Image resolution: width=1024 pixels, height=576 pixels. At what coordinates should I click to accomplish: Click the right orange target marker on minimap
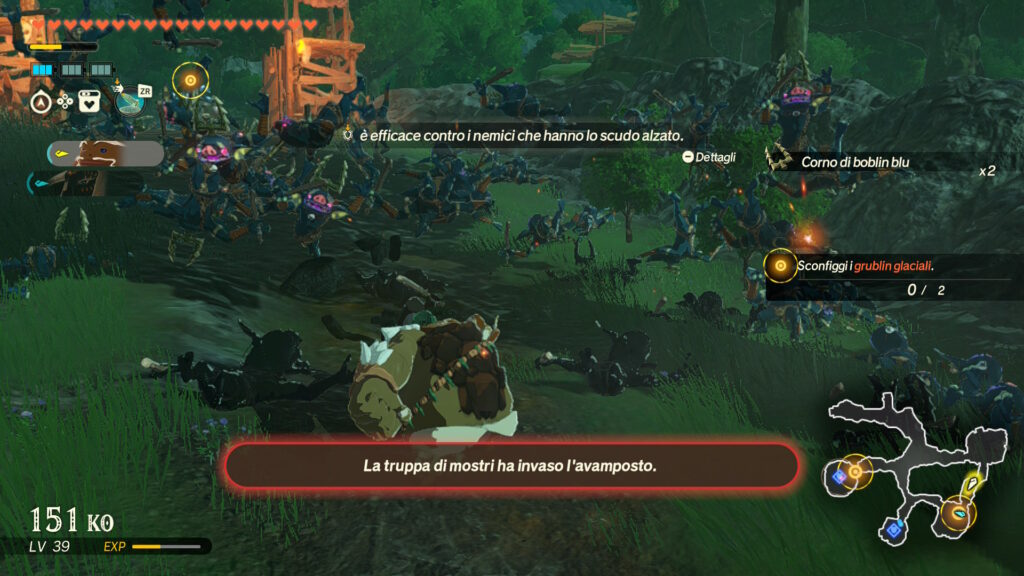pos(959,513)
